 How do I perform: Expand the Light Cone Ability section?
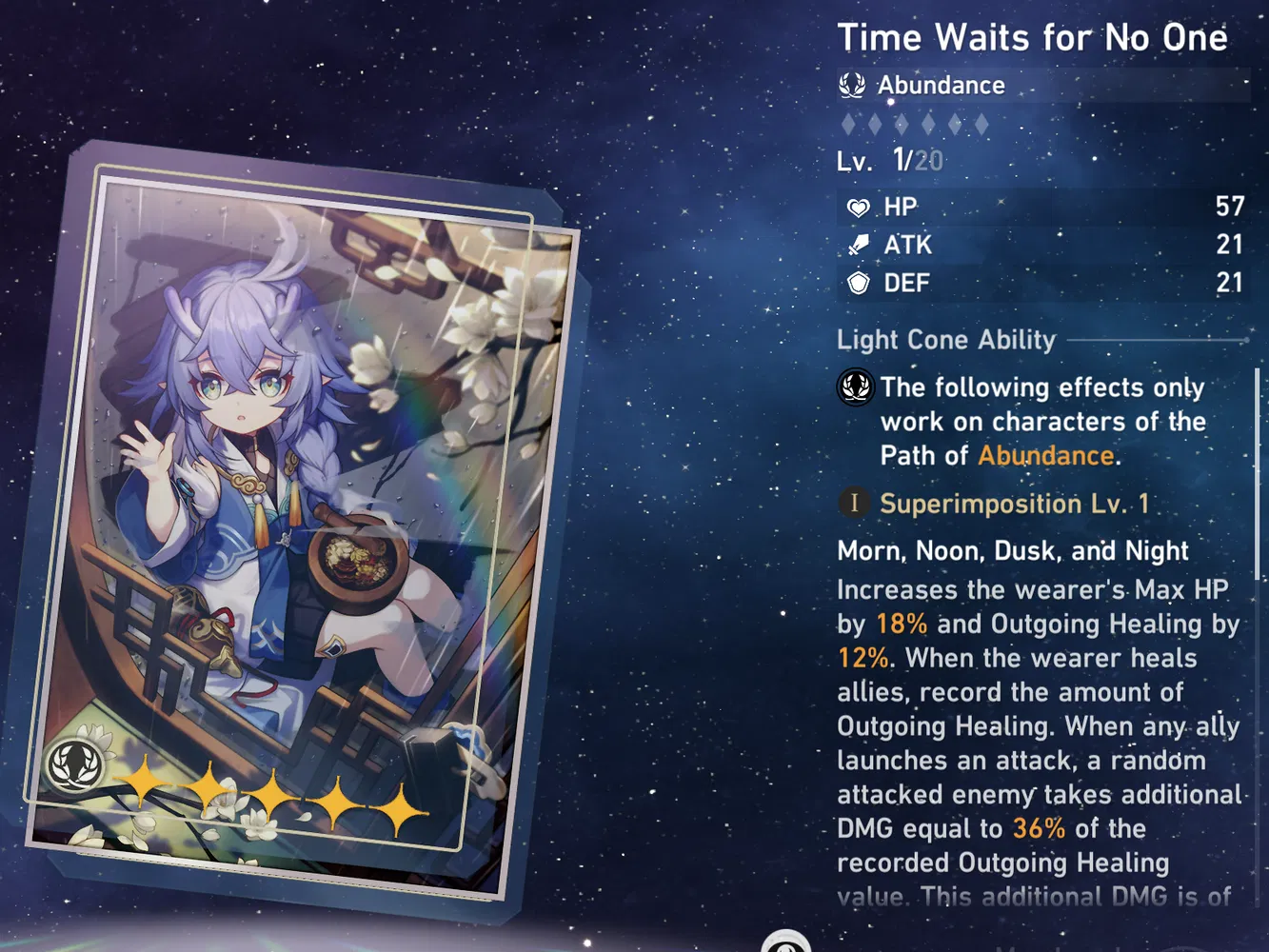[946, 340]
